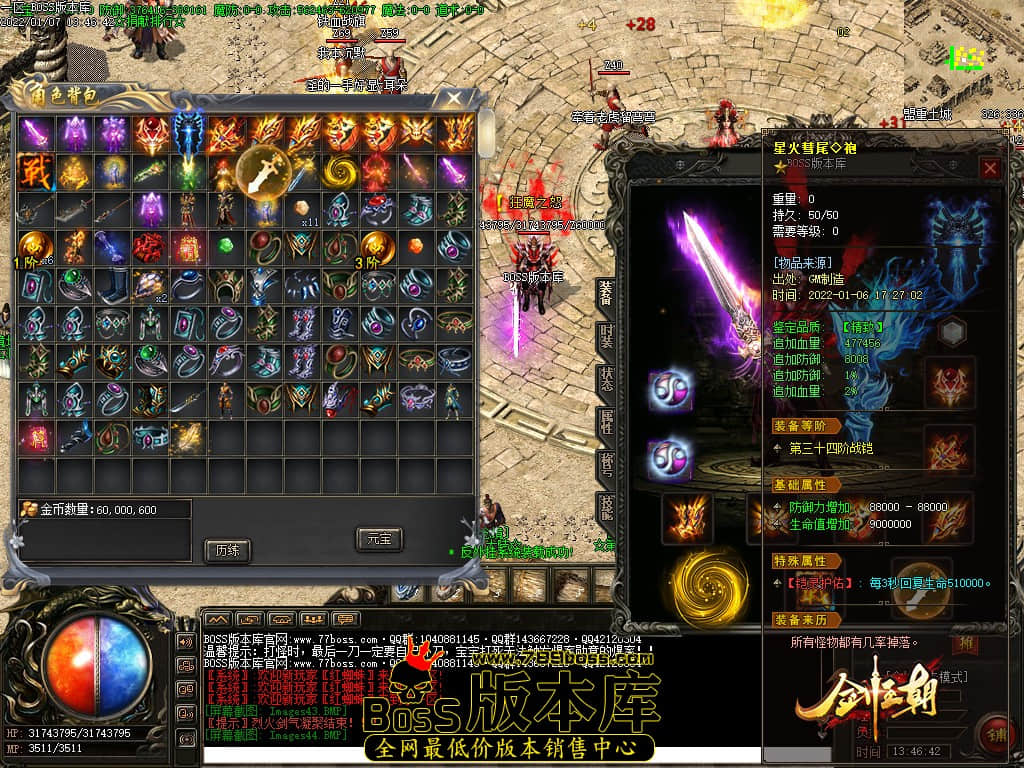
Task: Click the 元宝 button in backpack
Action: 379,539
